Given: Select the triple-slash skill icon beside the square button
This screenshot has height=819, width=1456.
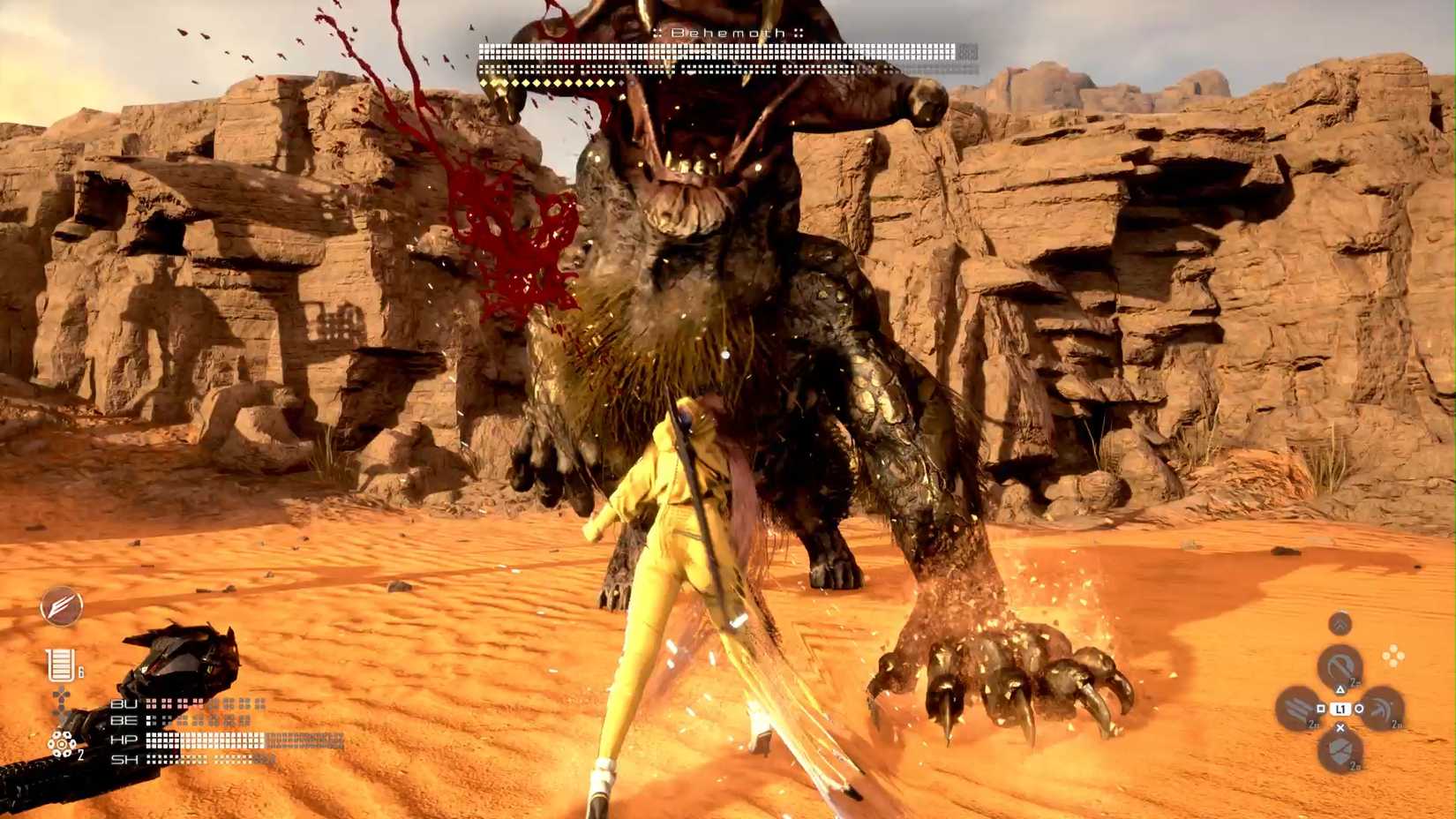Looking at the screenshot, I should pyautogui.click(x=1295, y=708).
